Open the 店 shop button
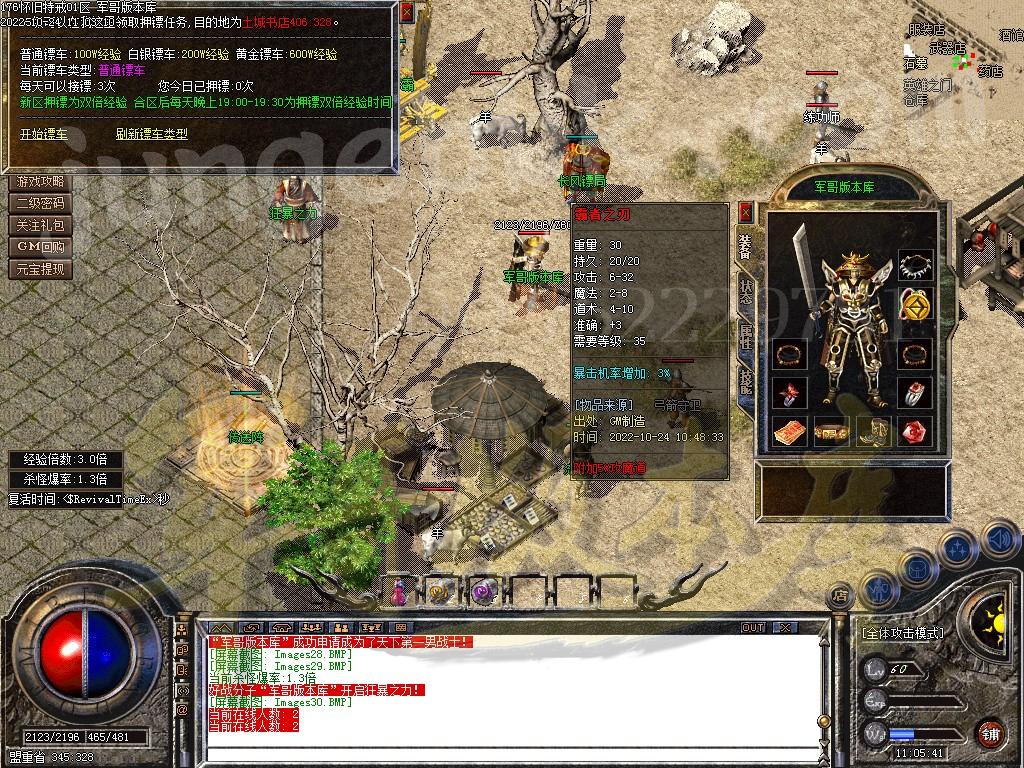Viewport: 1024px width, 768px height. pos(840,594)
